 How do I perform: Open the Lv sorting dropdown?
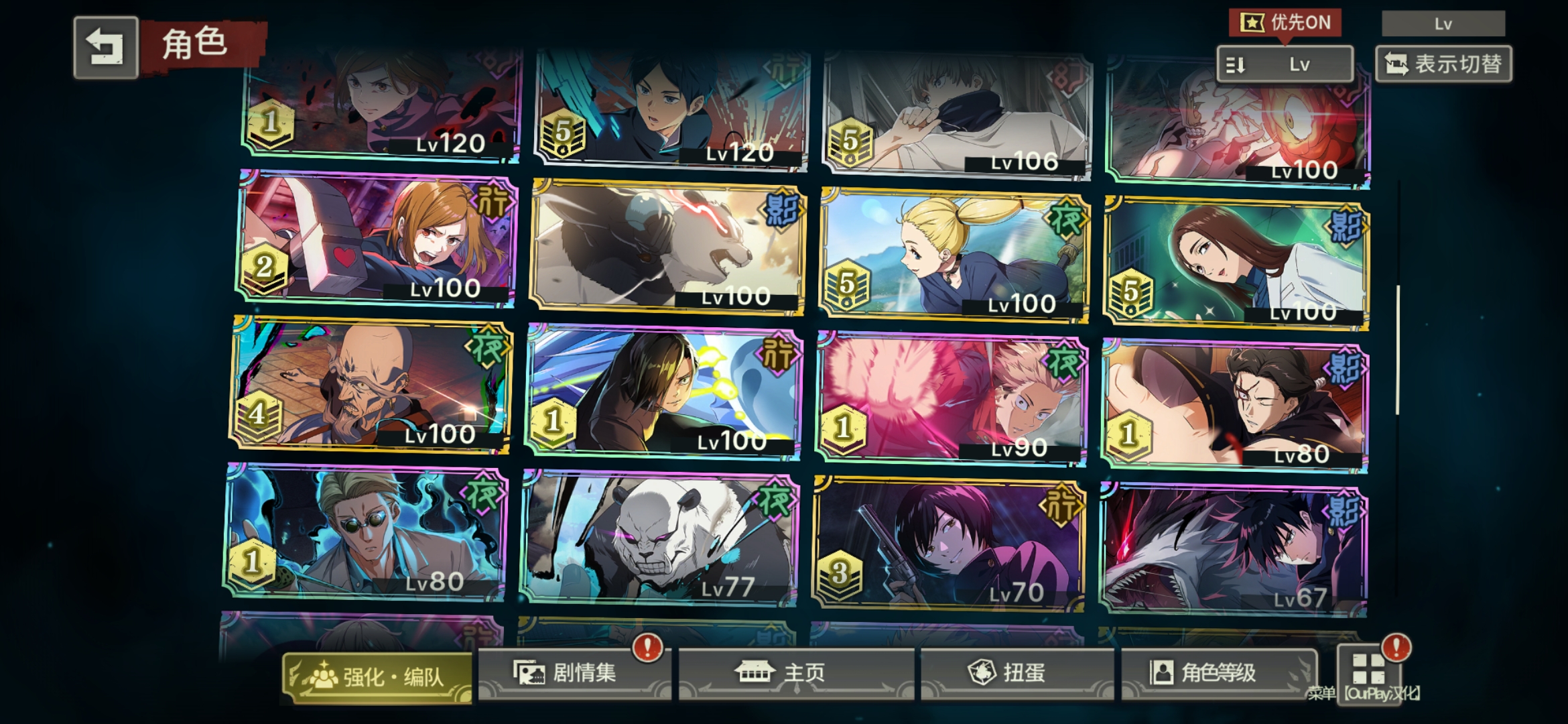pos(1284,64)
